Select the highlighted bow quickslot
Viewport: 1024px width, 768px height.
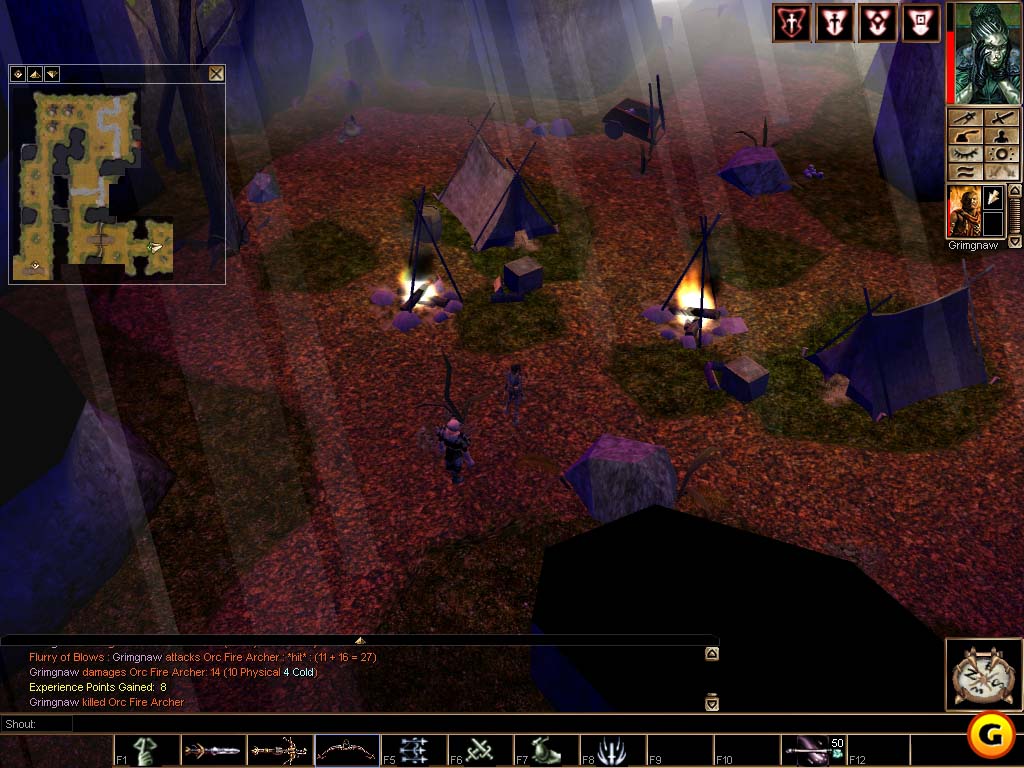(x=347, y=750)
